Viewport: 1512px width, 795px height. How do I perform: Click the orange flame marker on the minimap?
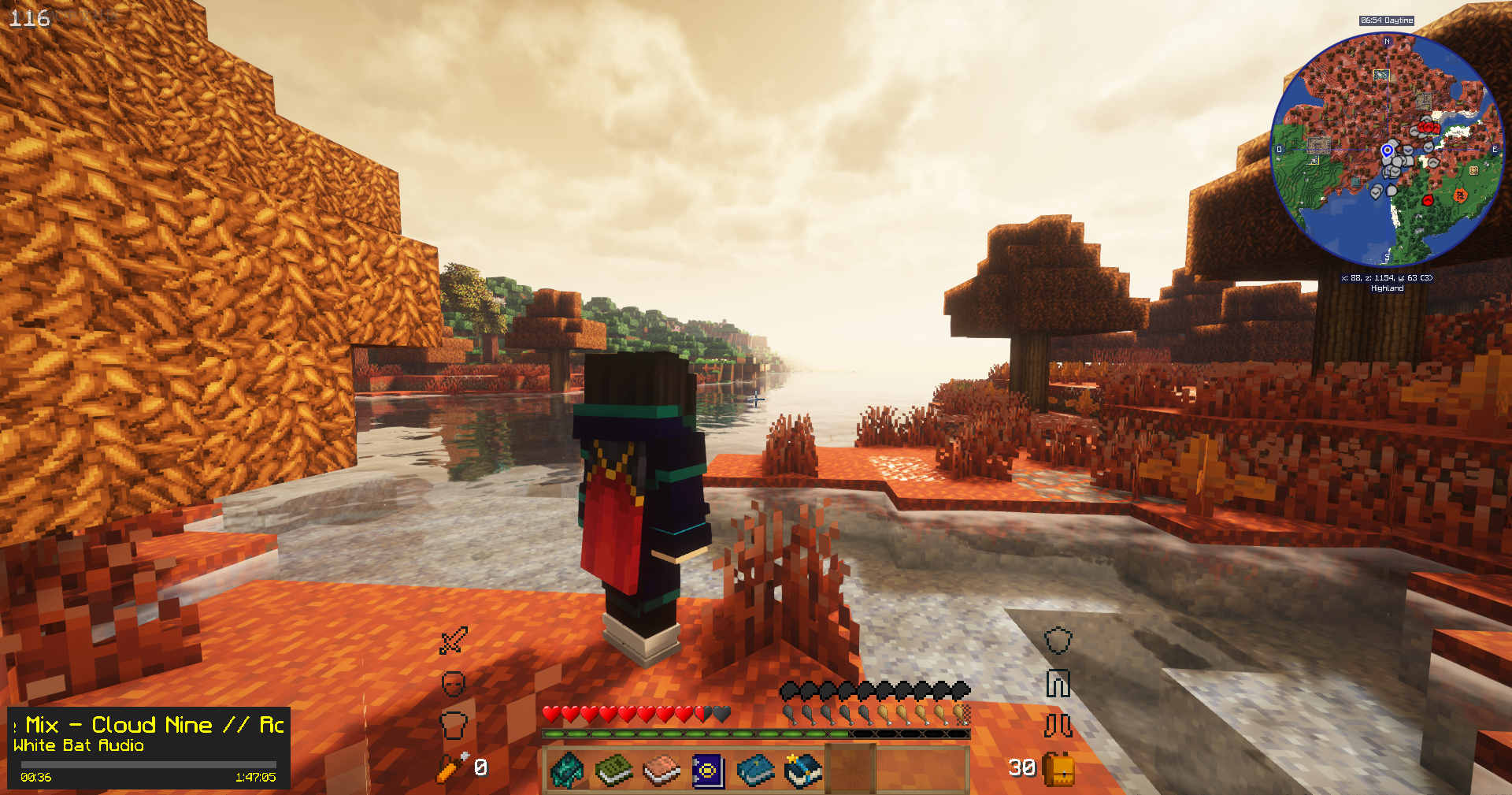[x=1460, y=195]
